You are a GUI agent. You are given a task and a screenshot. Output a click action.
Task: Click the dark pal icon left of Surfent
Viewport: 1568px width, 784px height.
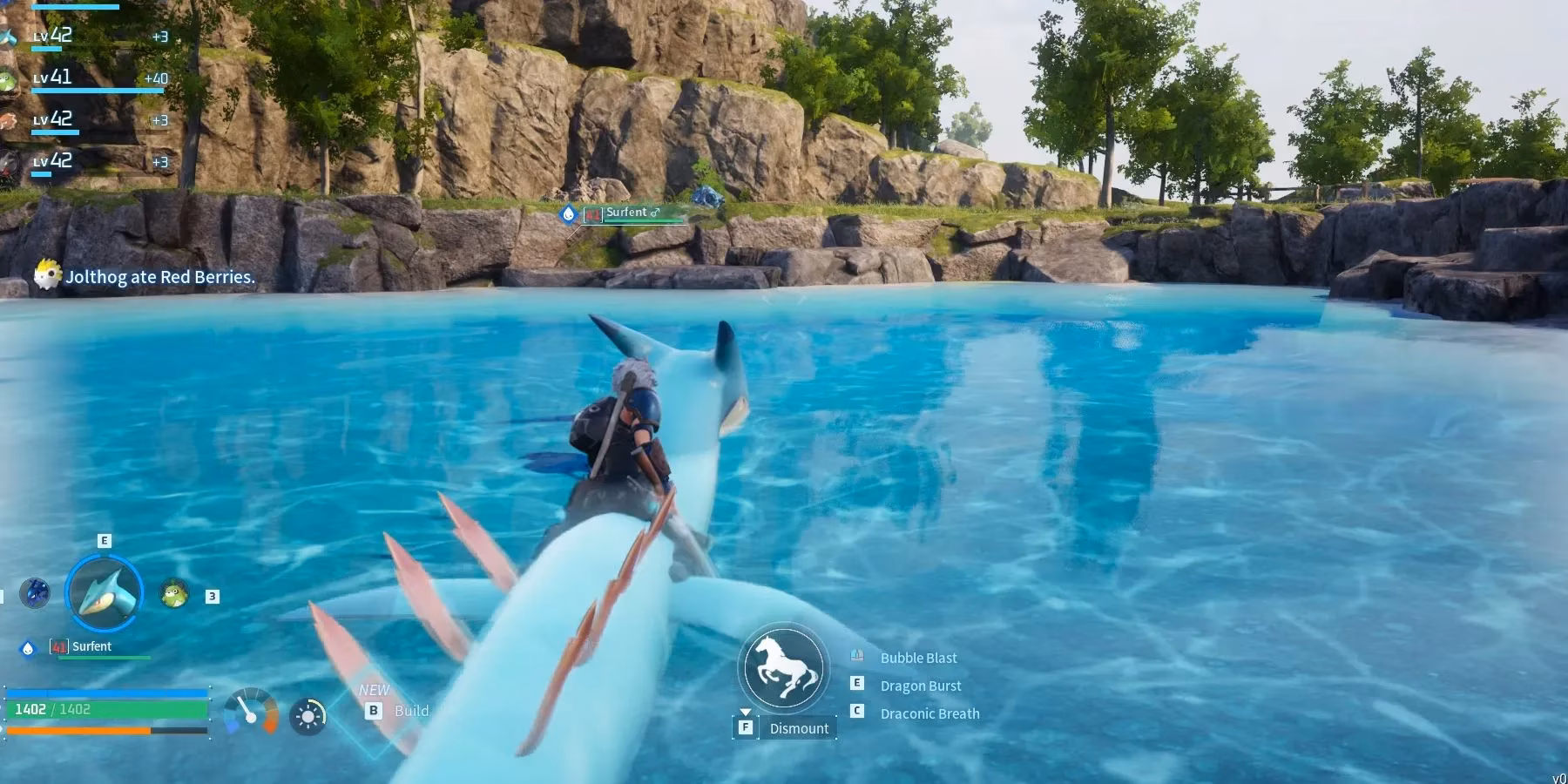click(35, 593)
